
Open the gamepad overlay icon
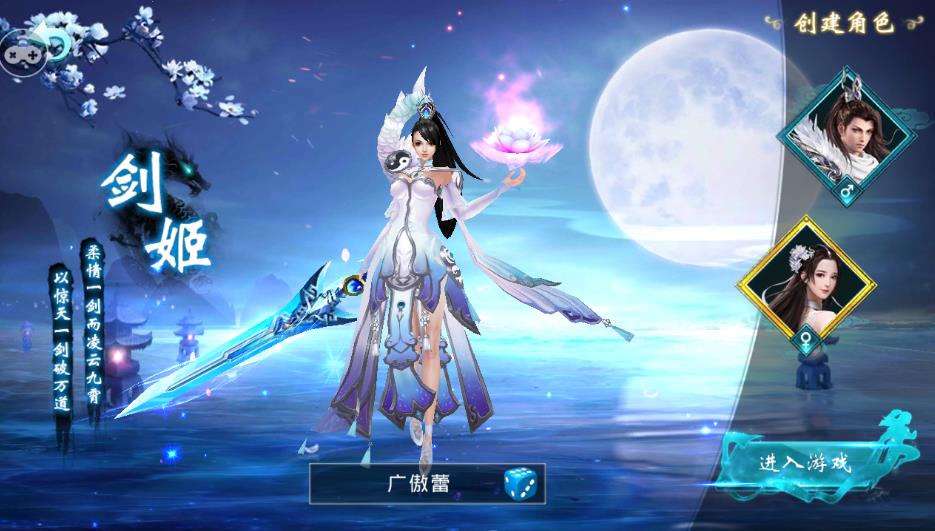(x=20, y=48)
